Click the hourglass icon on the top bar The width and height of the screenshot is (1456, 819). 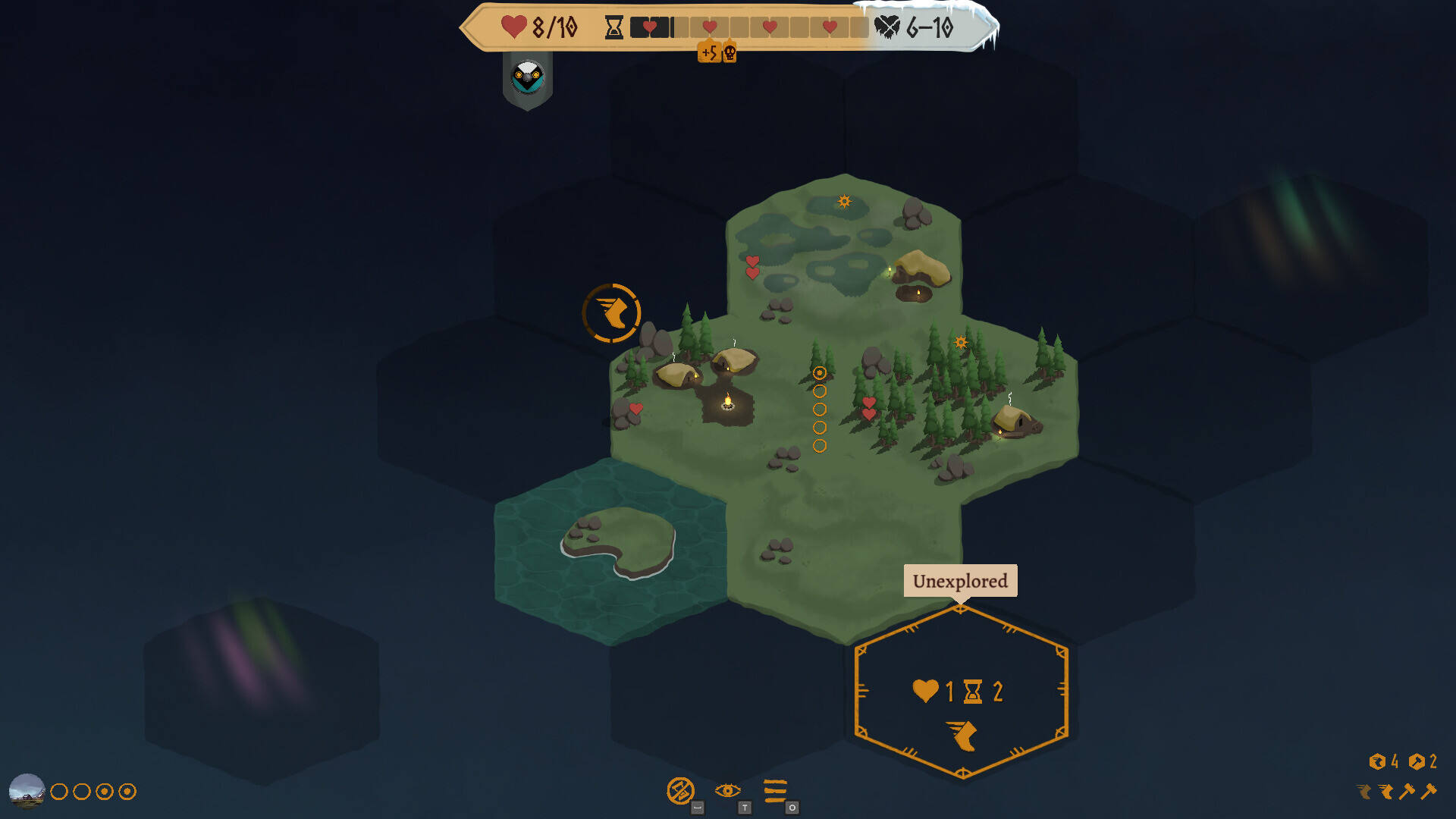tap(613, 28)
